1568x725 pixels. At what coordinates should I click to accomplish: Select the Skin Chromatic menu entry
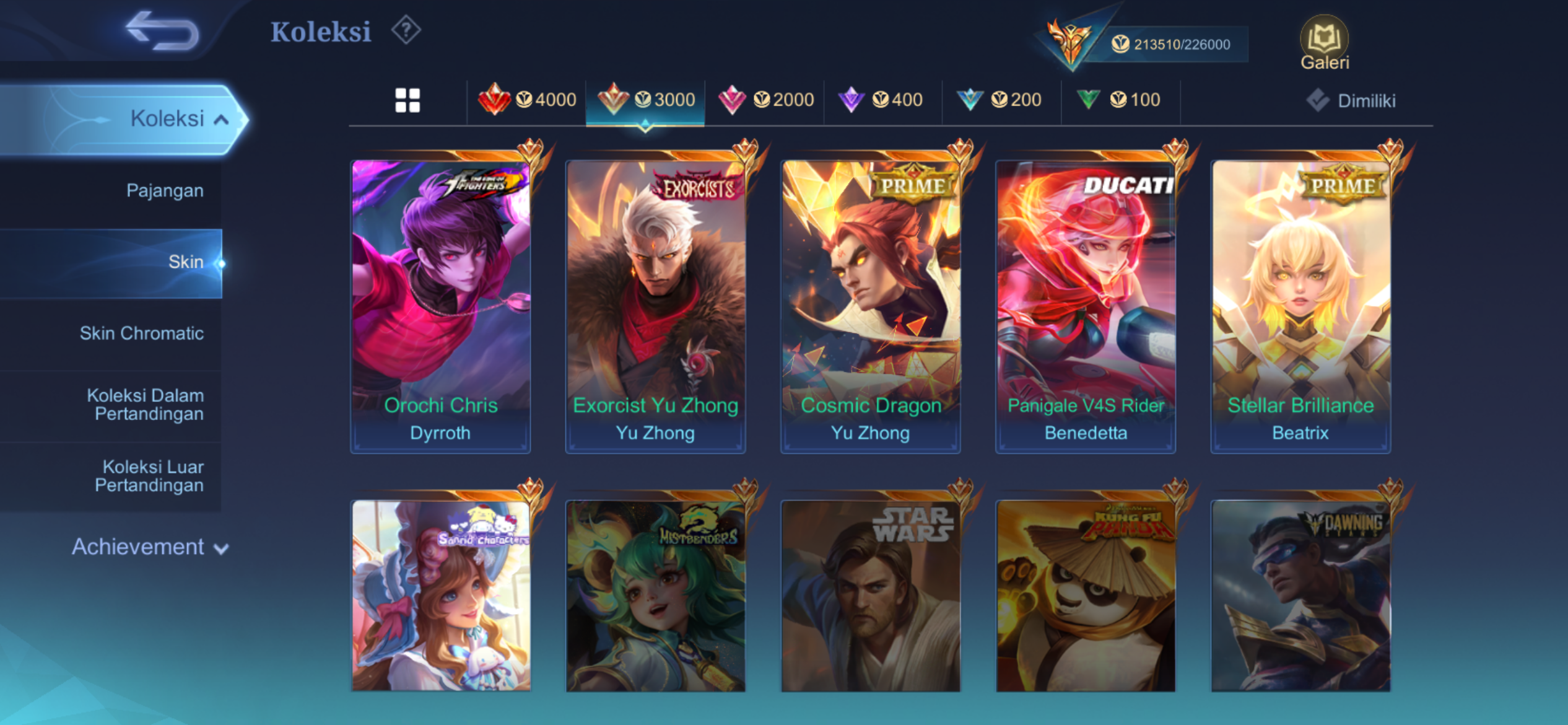(141, 333)
